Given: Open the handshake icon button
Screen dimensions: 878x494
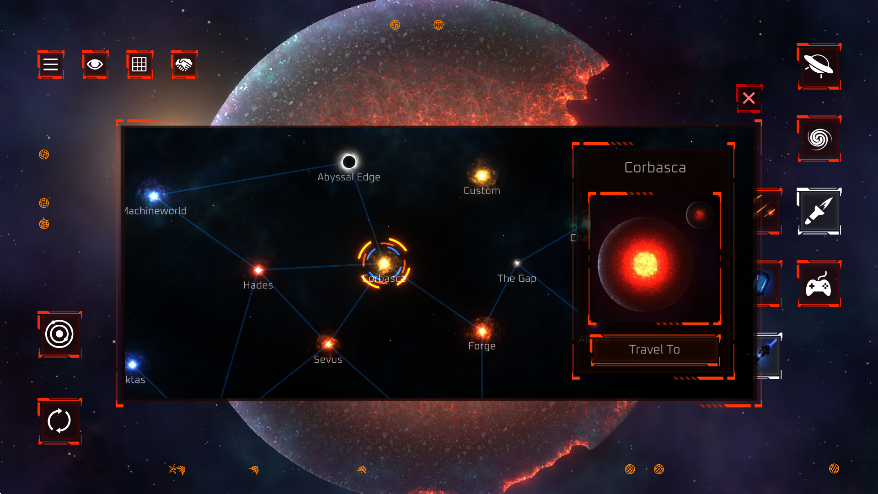Looking at the screenshot, I should coord(184,65).
